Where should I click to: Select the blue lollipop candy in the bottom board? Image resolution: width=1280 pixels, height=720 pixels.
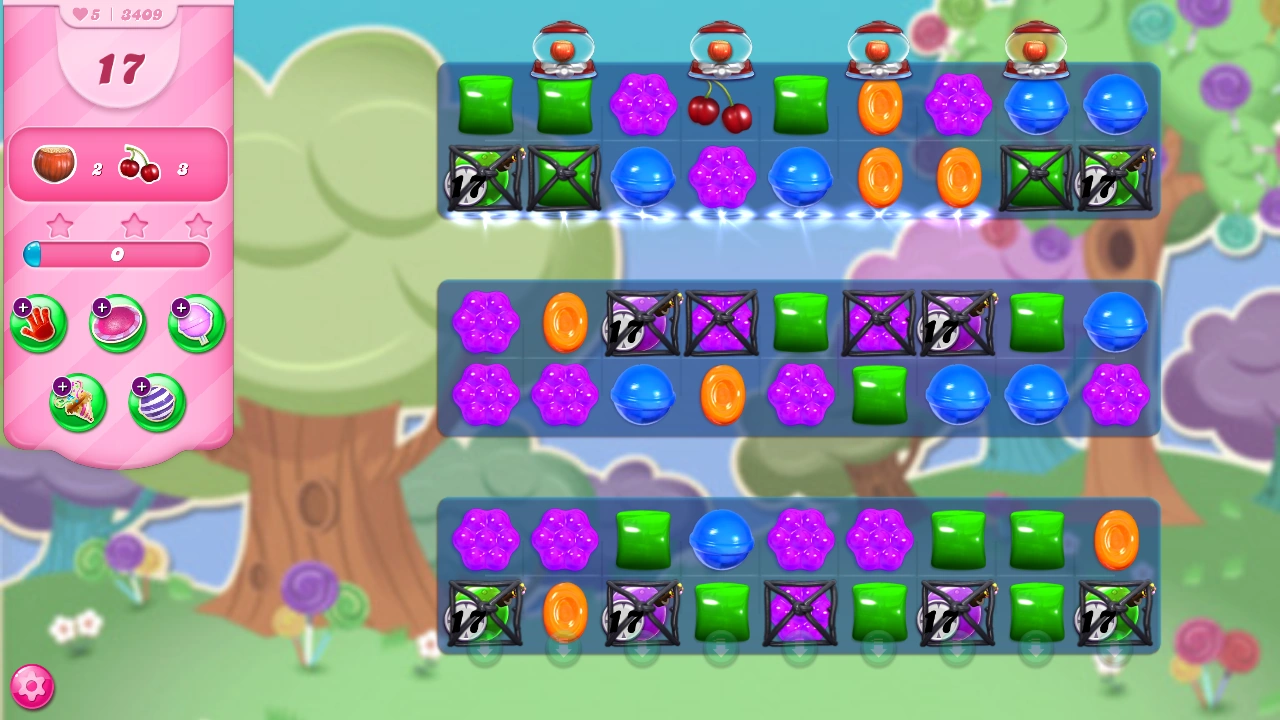(722, 540)
